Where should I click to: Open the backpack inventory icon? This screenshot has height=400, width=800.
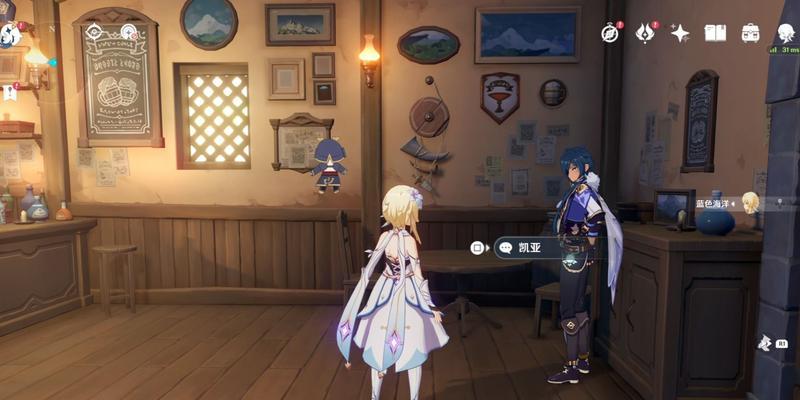(750, 33)
